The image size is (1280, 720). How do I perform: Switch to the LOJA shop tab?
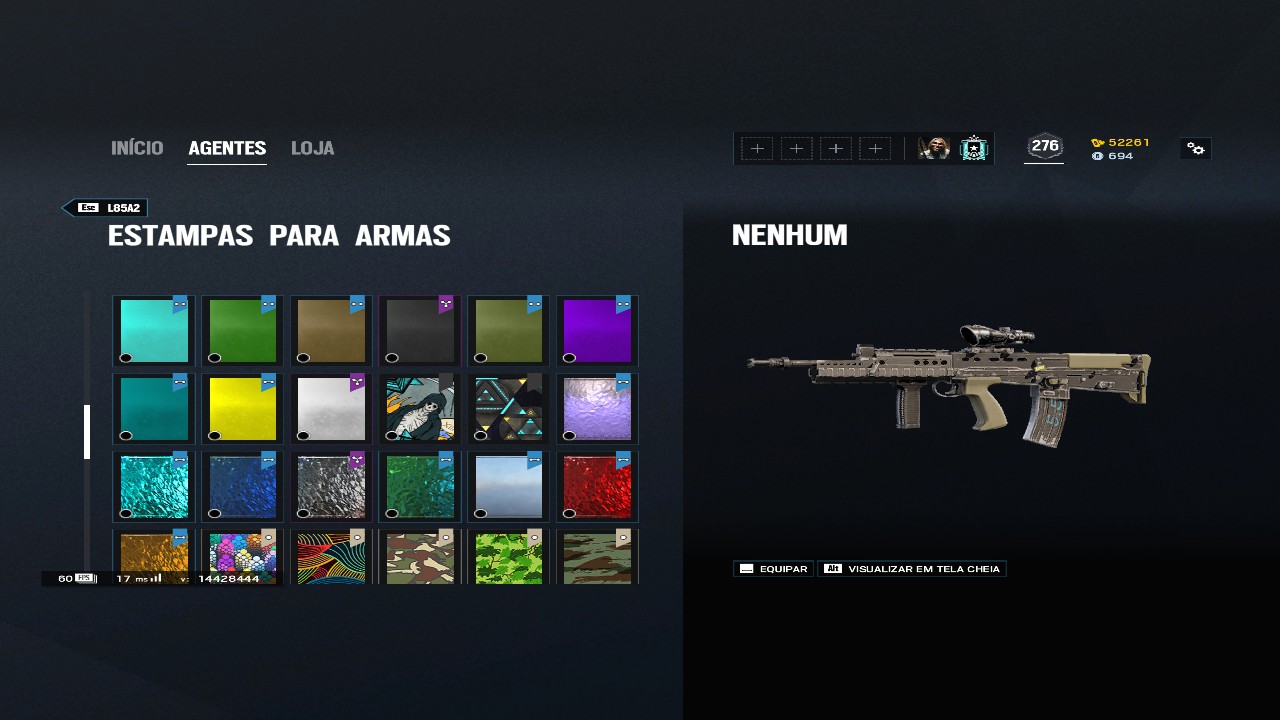pos(312,149)
